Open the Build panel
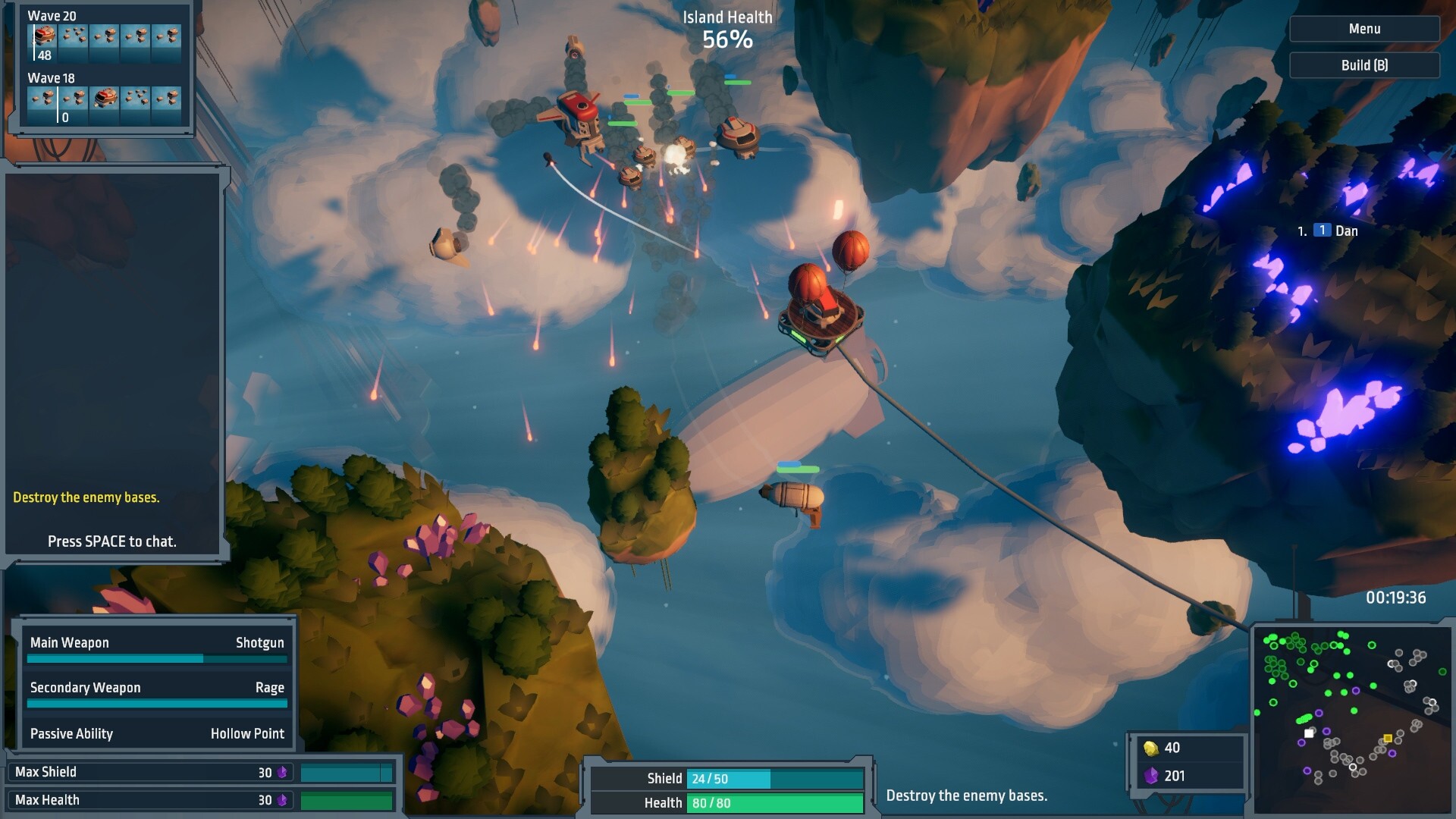 tap(1364, 65)
